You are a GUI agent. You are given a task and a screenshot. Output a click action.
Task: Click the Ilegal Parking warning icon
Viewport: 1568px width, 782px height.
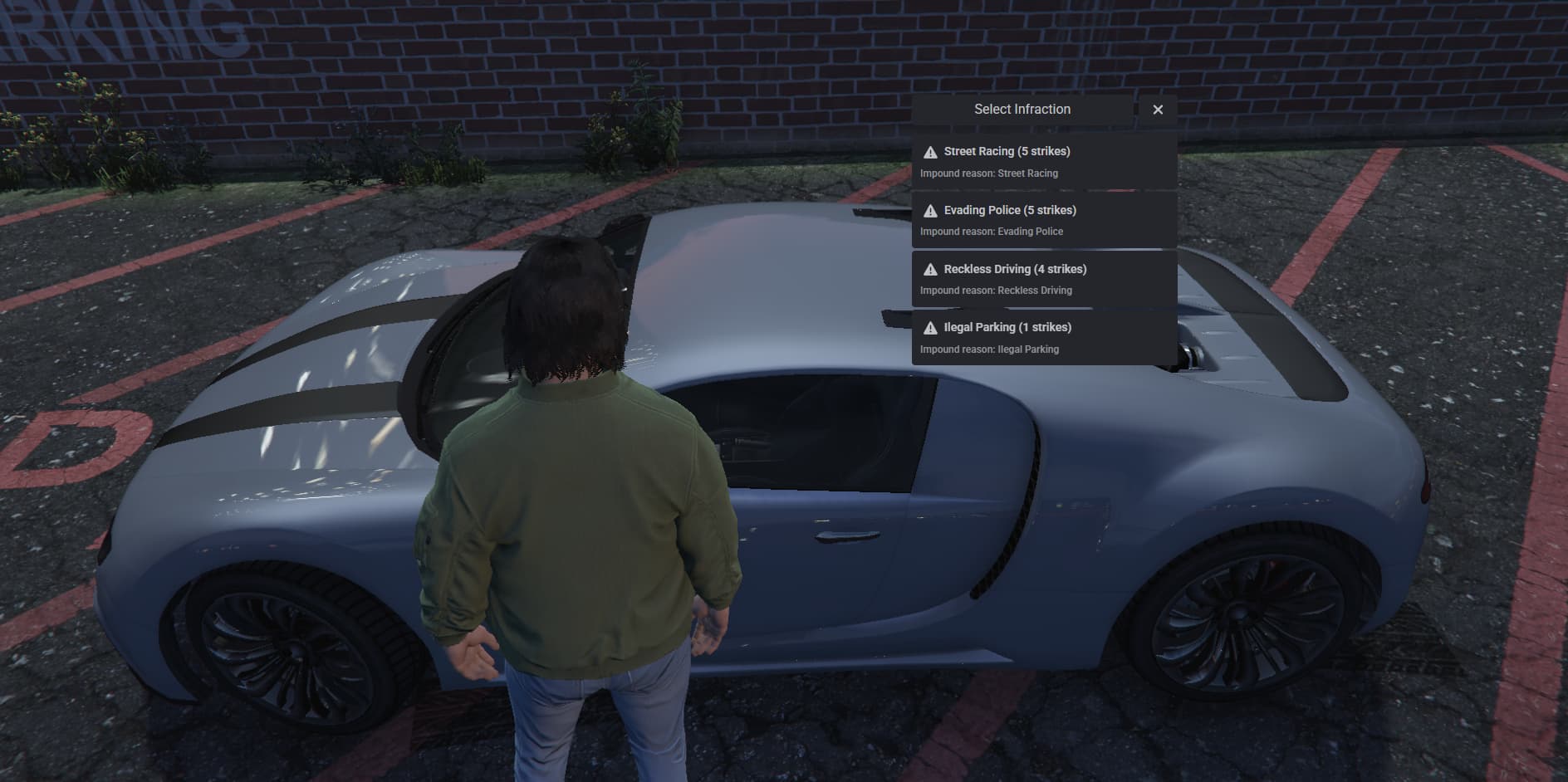tap(930, 327)
